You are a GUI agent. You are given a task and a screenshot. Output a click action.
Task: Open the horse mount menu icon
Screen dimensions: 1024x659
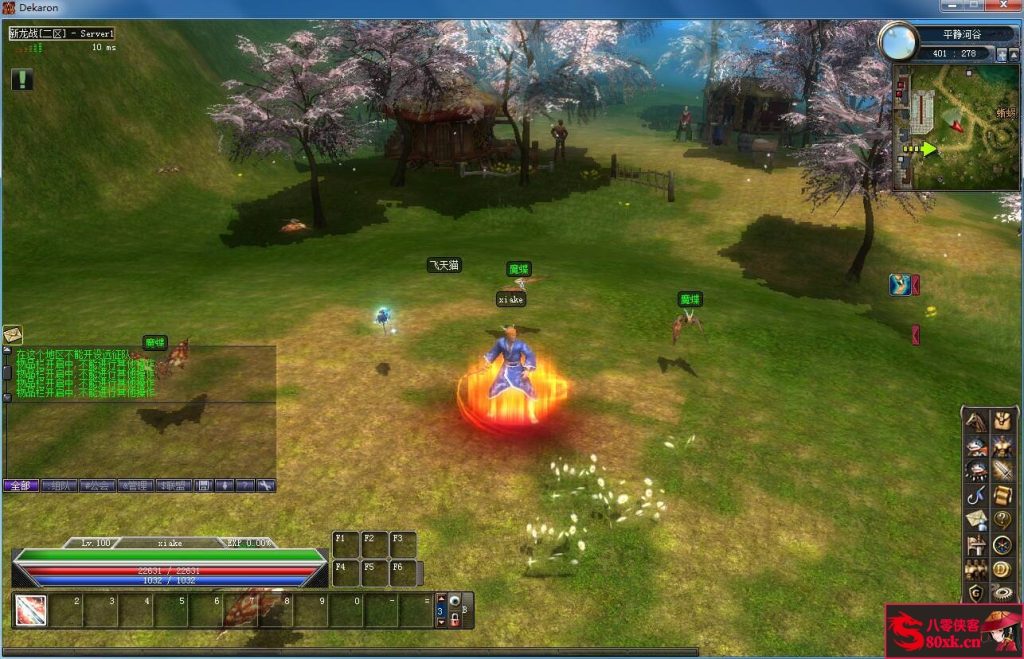point(976,422)
